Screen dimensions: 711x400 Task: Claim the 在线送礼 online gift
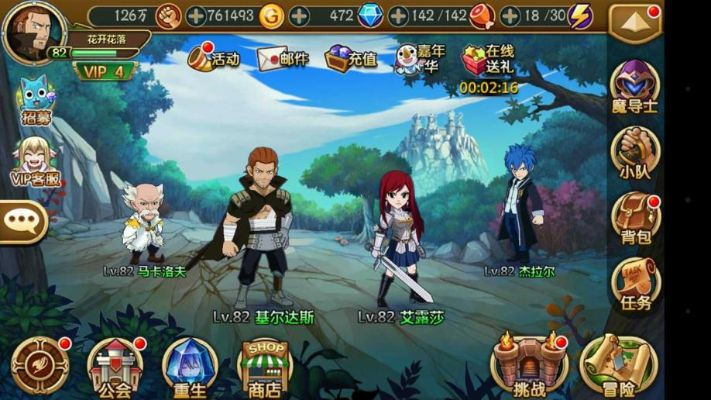488,59
